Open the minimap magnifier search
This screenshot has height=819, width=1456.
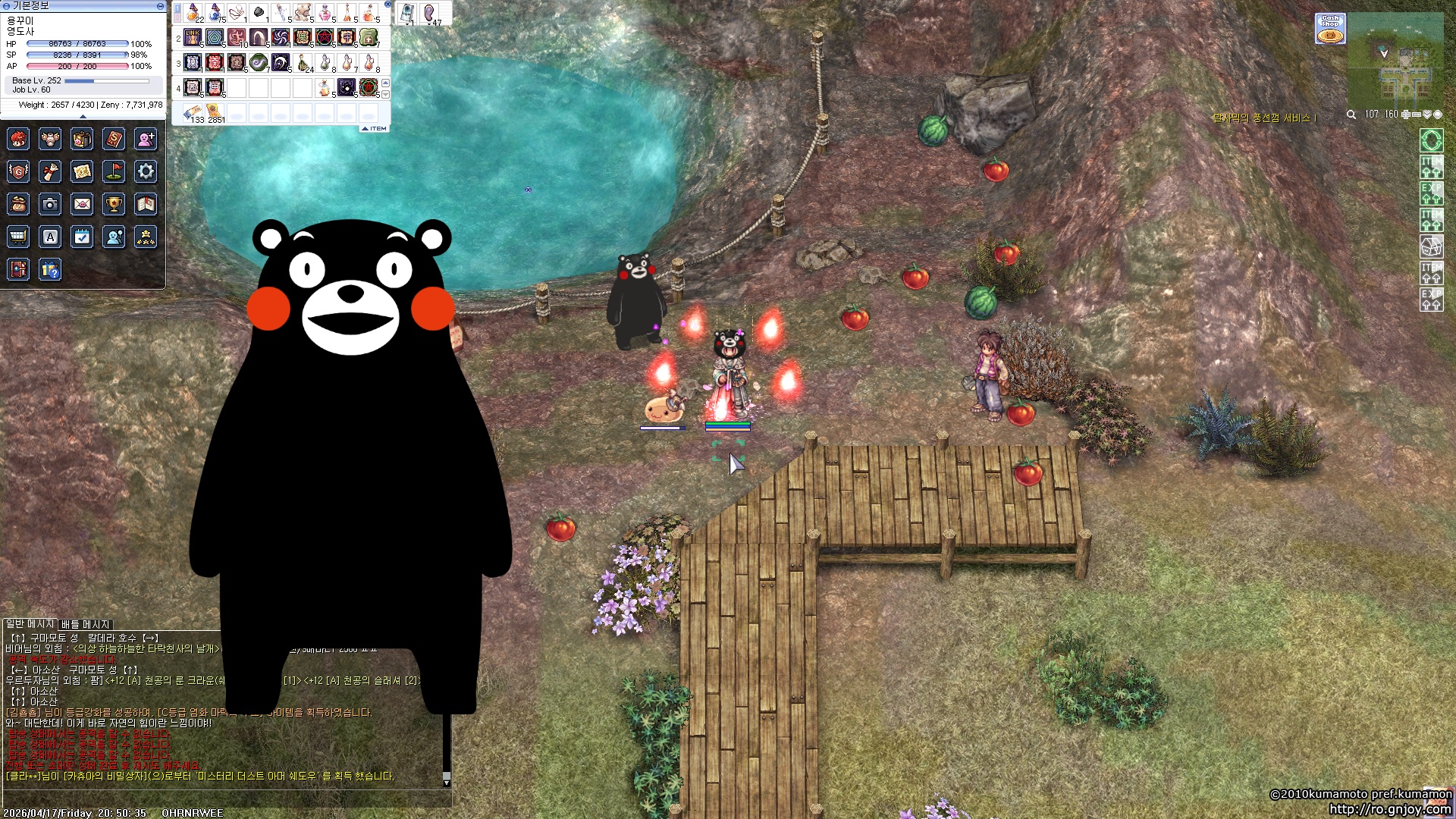(x=1351, y=115)
